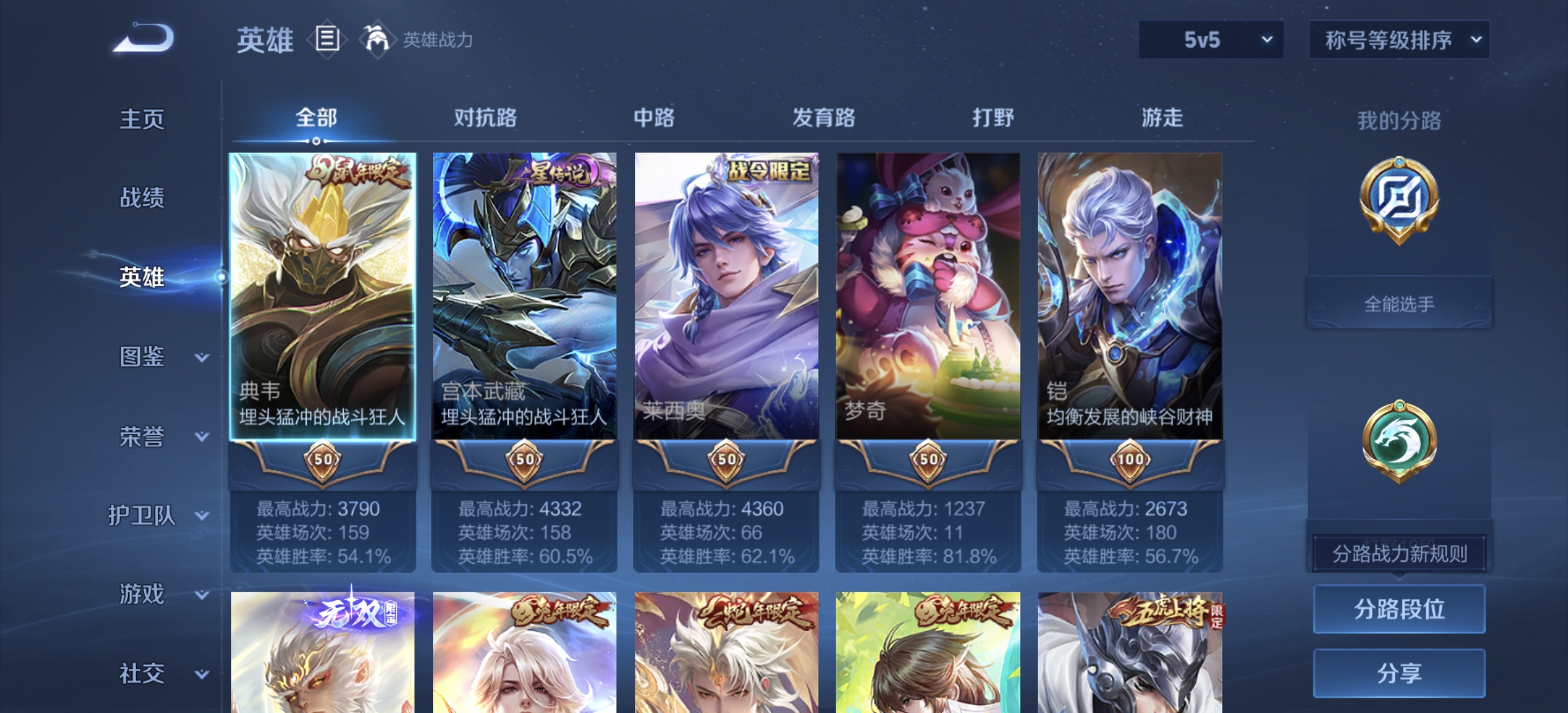Open the hero list document icon beside 英雄

pos(326,40)
